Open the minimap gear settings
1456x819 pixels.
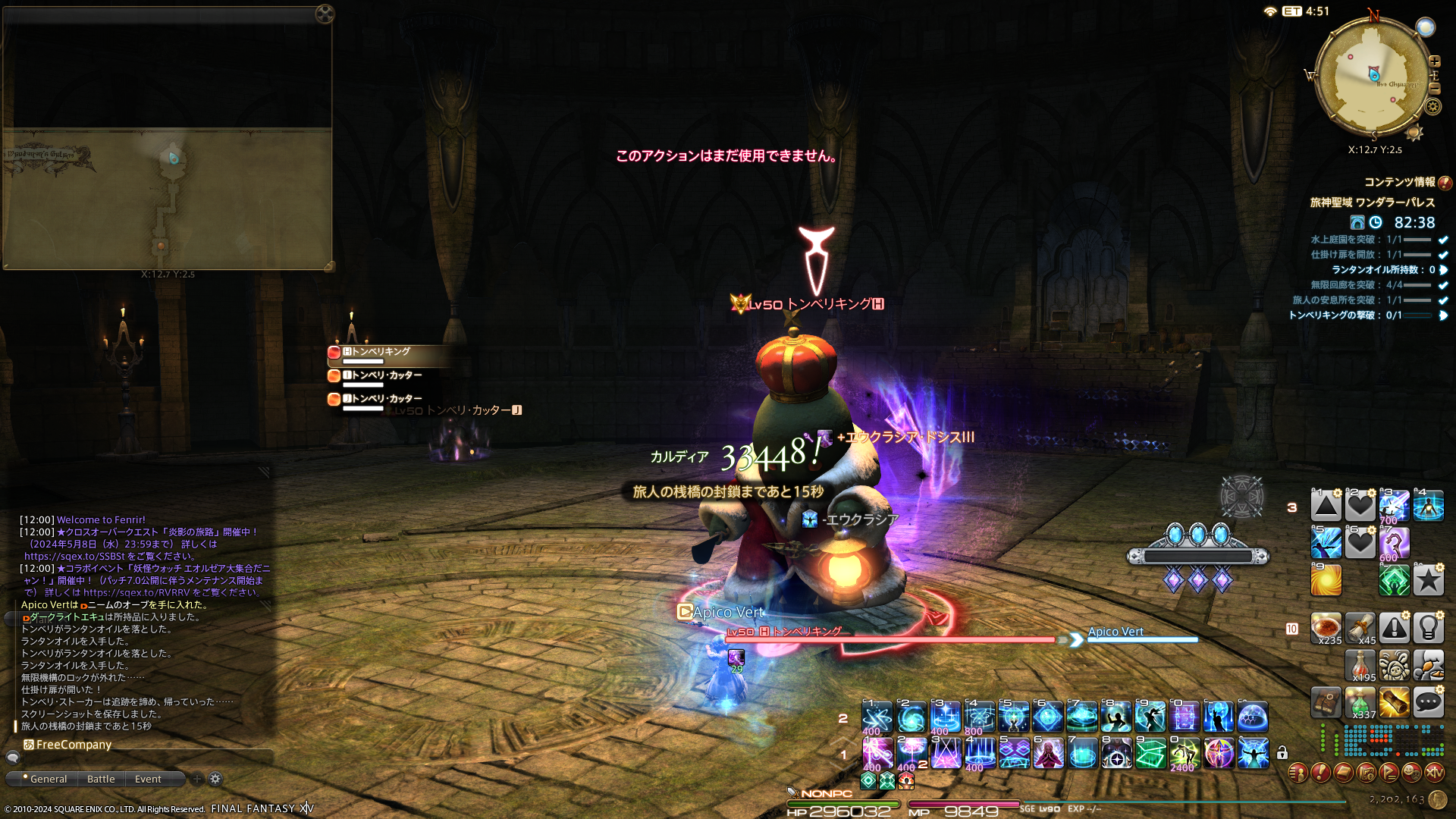click(x=1432, y=106)
